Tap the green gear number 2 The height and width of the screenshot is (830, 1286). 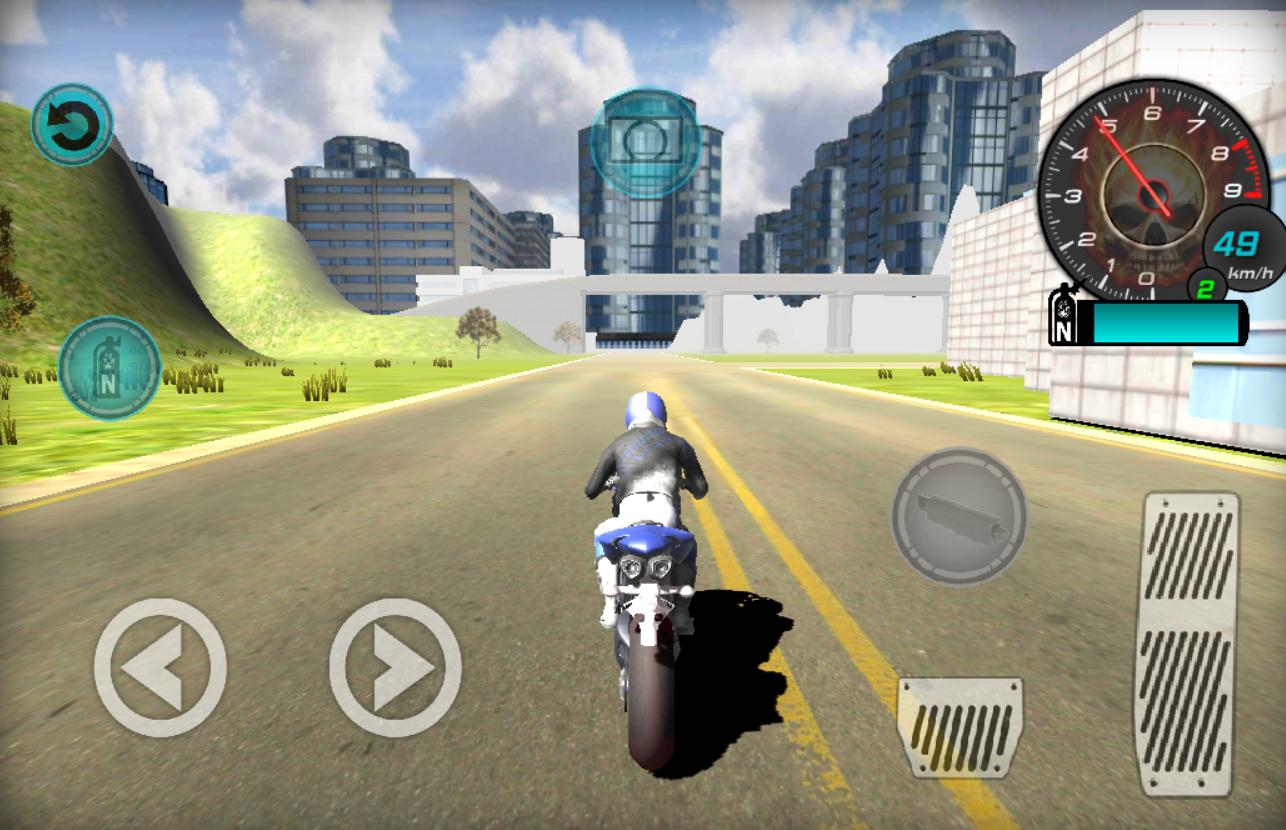[1205, 288]
